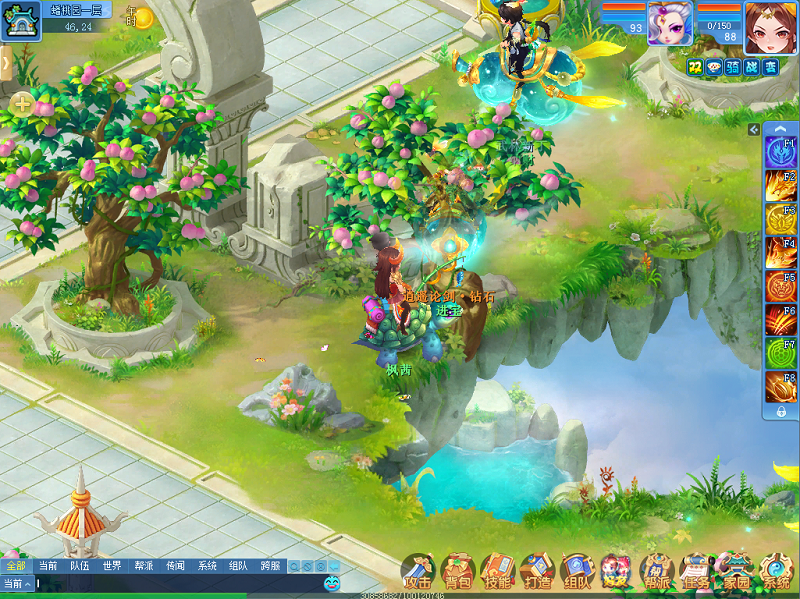Open the 骑 mount button
This screenshot has width=800, height=599.
pyautogui.click(x=733, y=66)
